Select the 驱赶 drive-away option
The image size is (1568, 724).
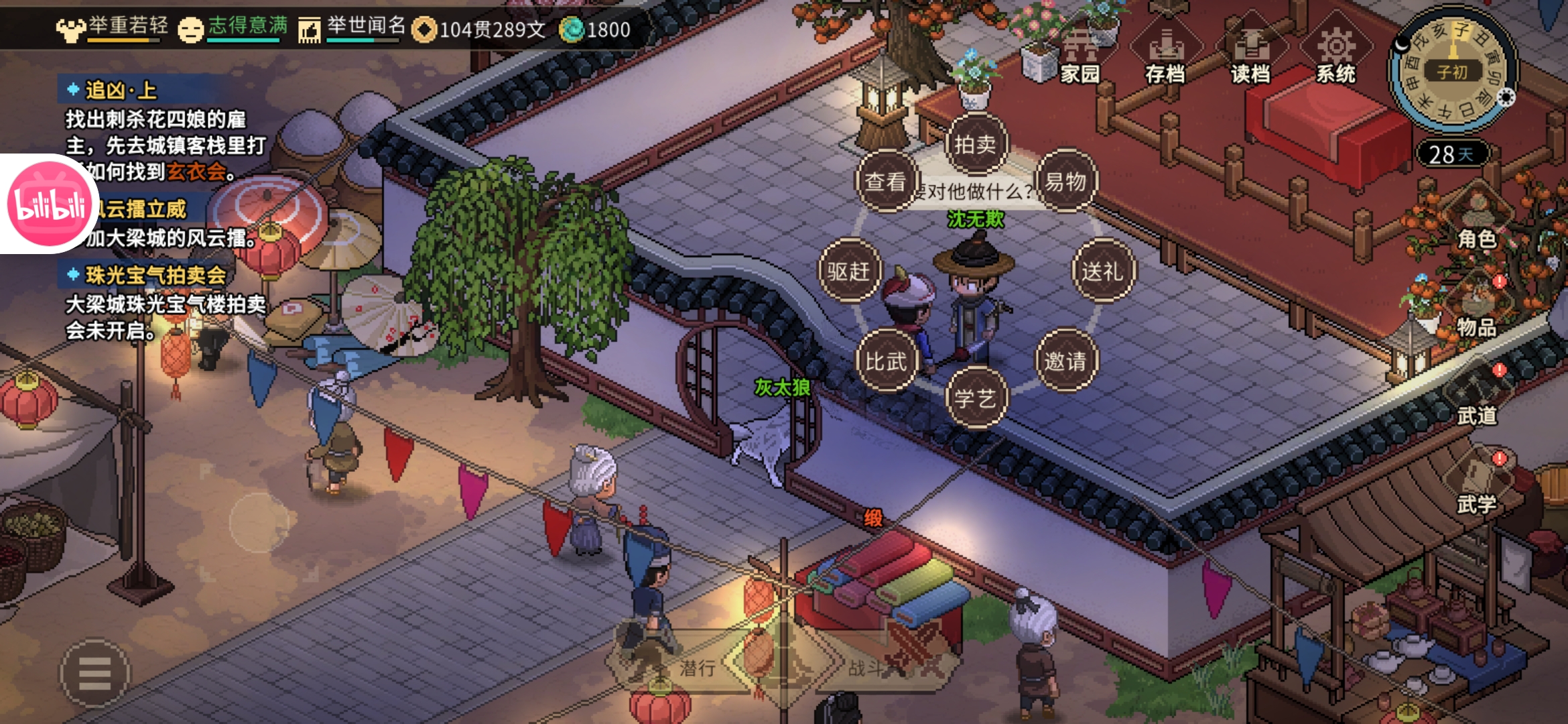(x=849, y=271)
